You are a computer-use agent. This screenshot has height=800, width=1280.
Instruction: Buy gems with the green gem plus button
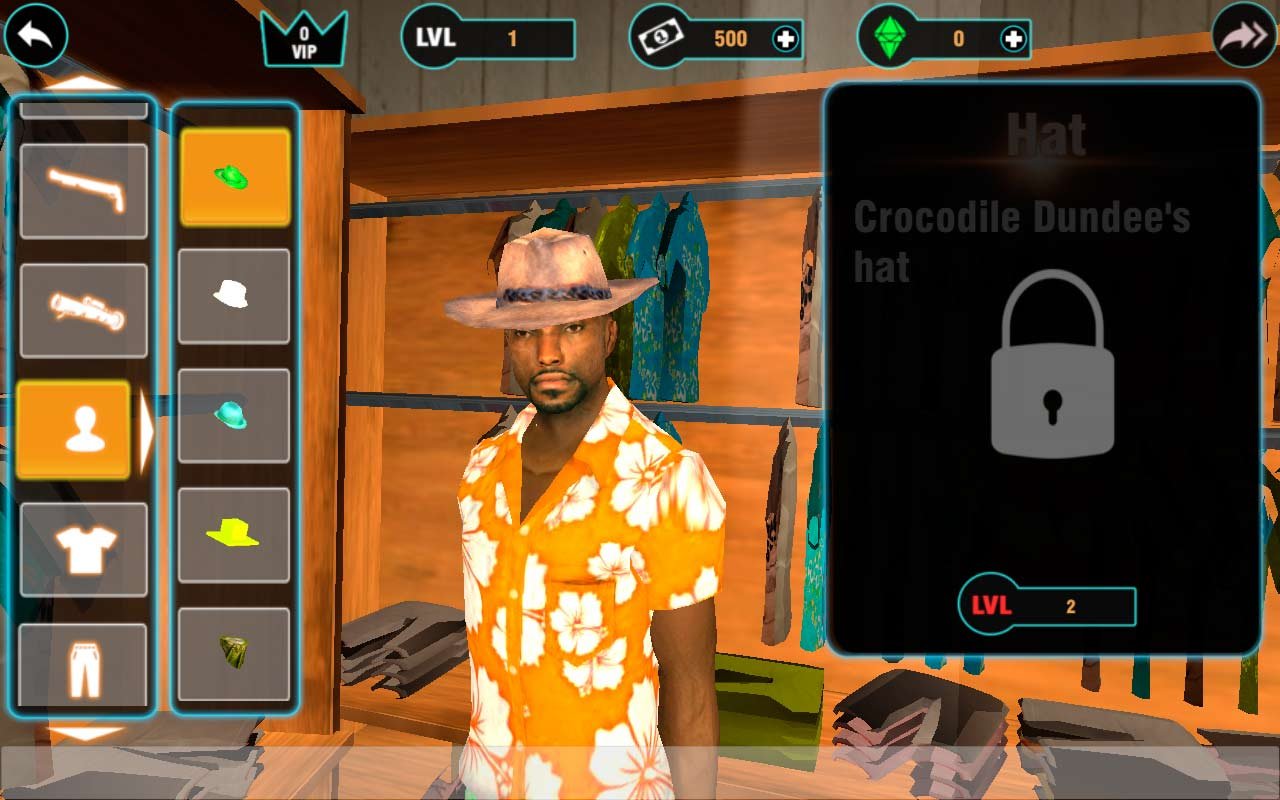(1014, 39)
